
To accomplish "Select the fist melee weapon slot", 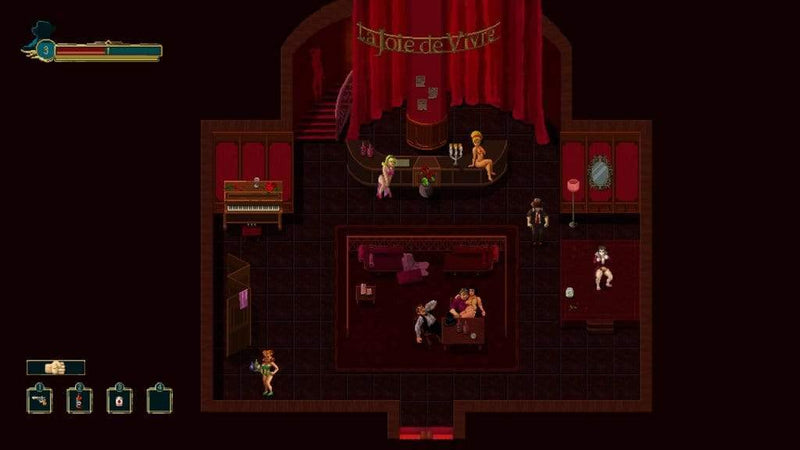I will click(56, 367).
